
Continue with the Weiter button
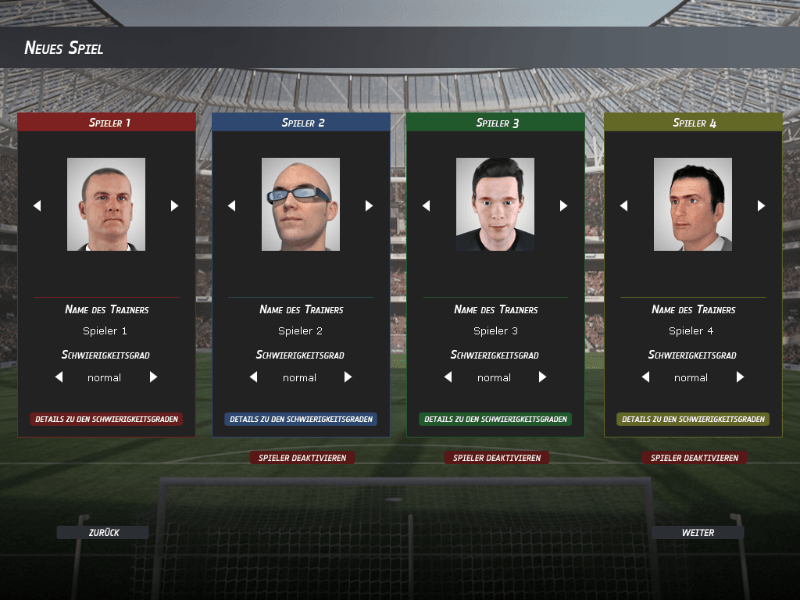(x=697, y=533)
